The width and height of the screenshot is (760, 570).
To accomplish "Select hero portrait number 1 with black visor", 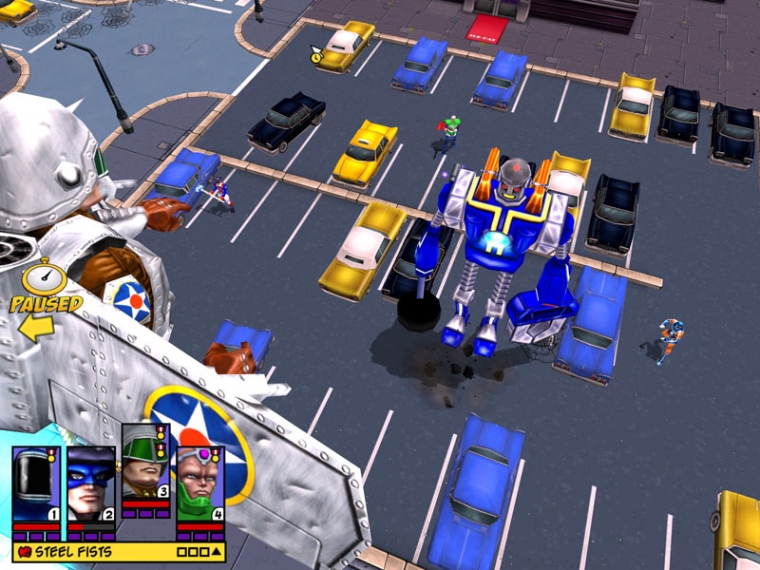I will (36, 484).
